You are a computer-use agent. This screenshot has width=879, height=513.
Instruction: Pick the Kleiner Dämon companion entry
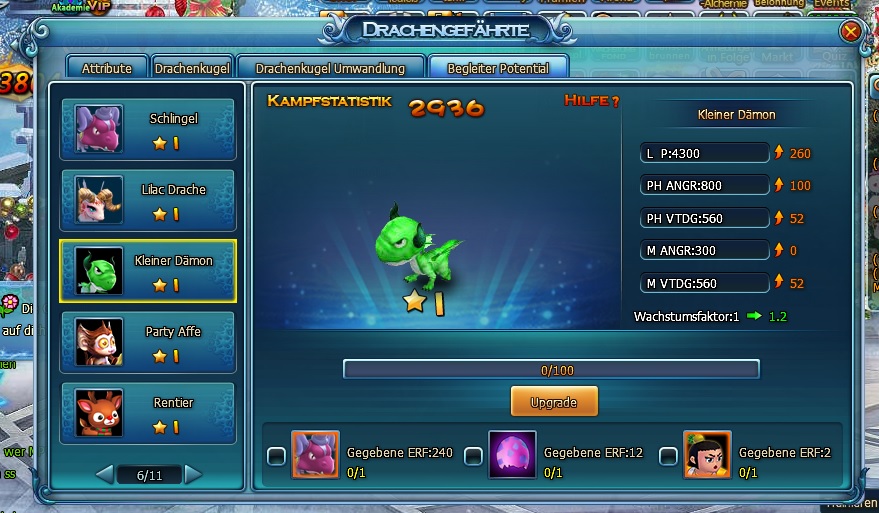[x=148, y=271]
